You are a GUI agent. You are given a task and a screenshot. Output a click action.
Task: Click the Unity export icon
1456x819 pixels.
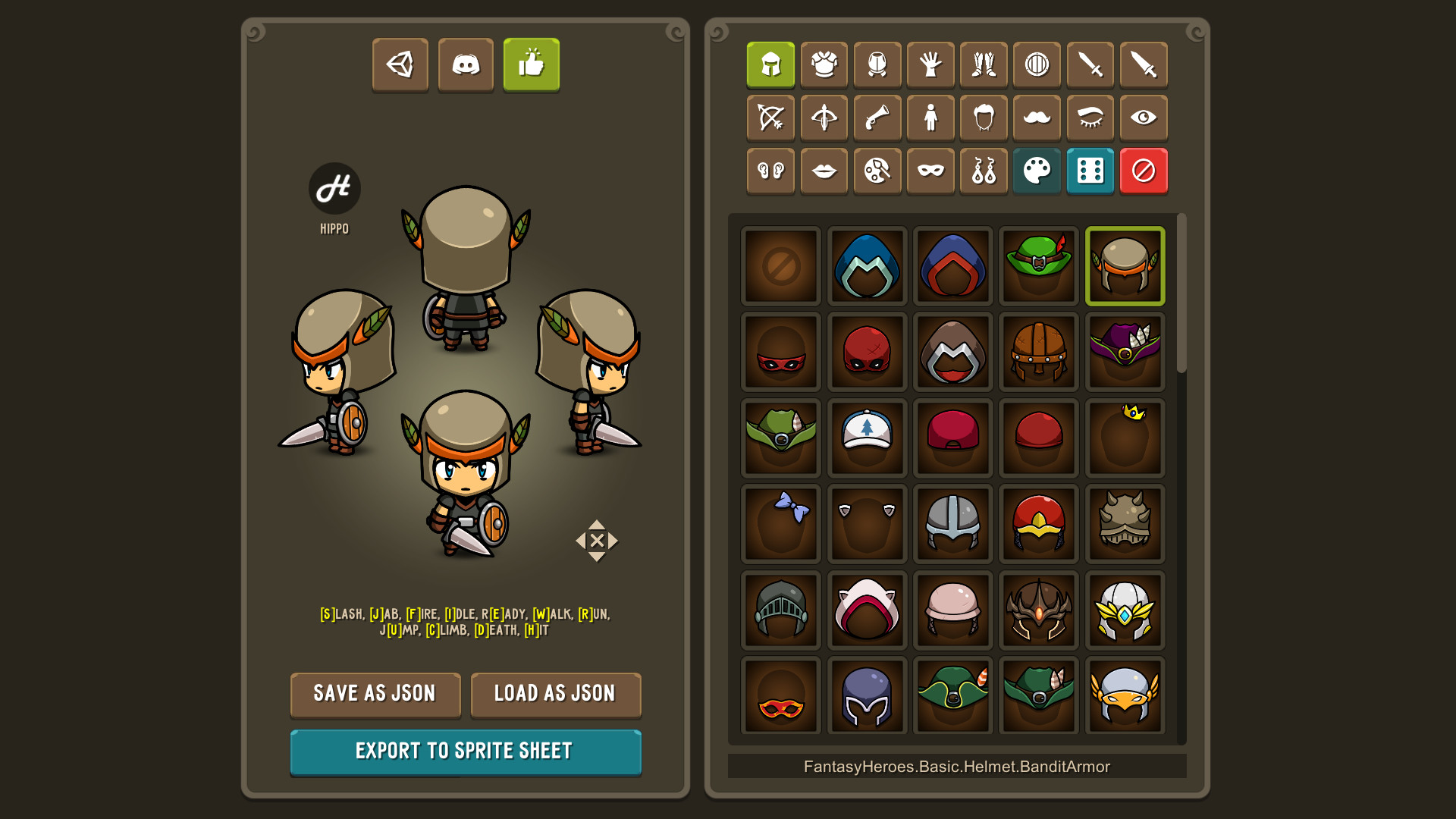[x=400, y=65]
